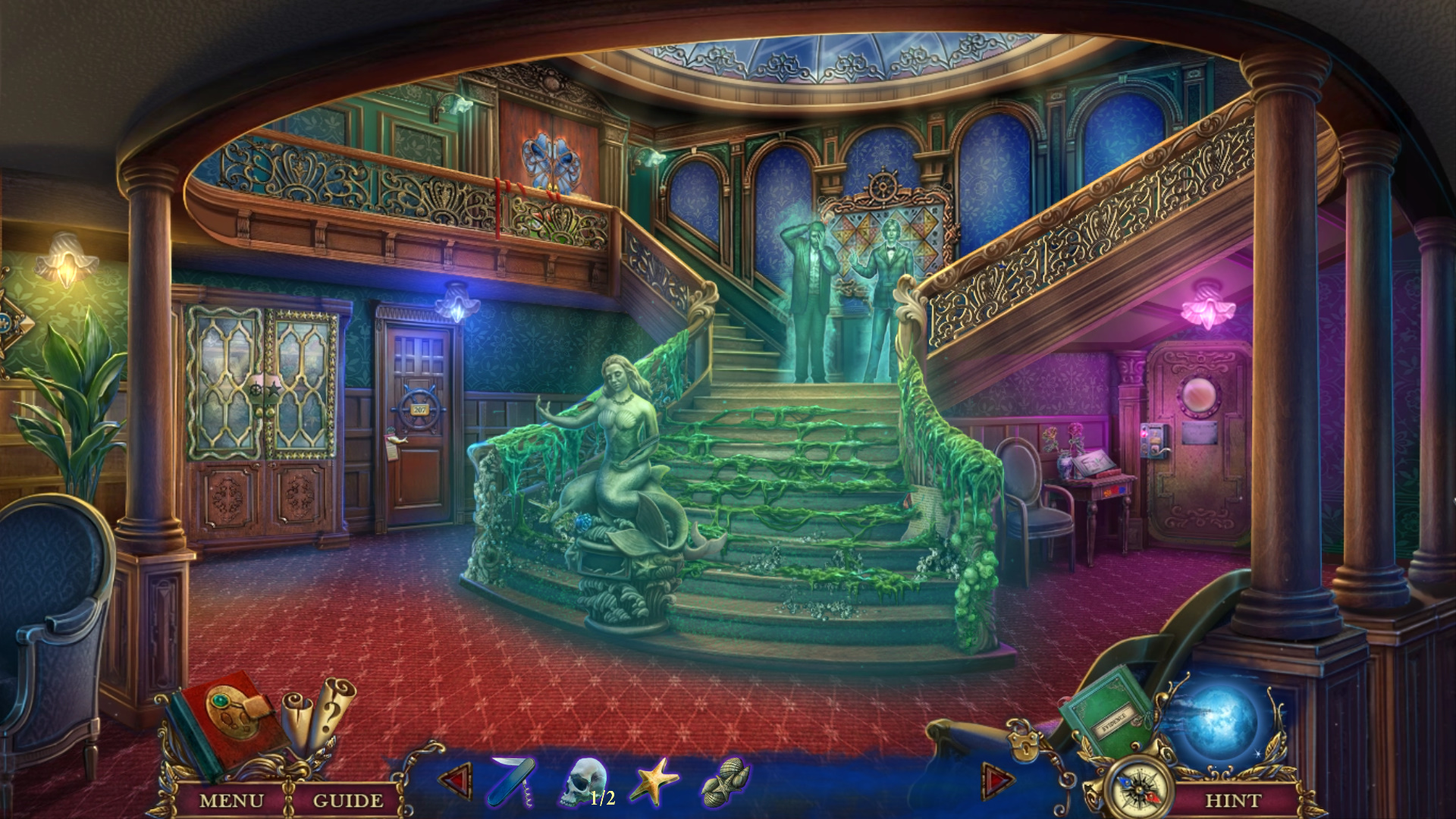This screenshot has height=819, width=1456.
Task: Select the seashells inventory item
Action: [725, 781]
